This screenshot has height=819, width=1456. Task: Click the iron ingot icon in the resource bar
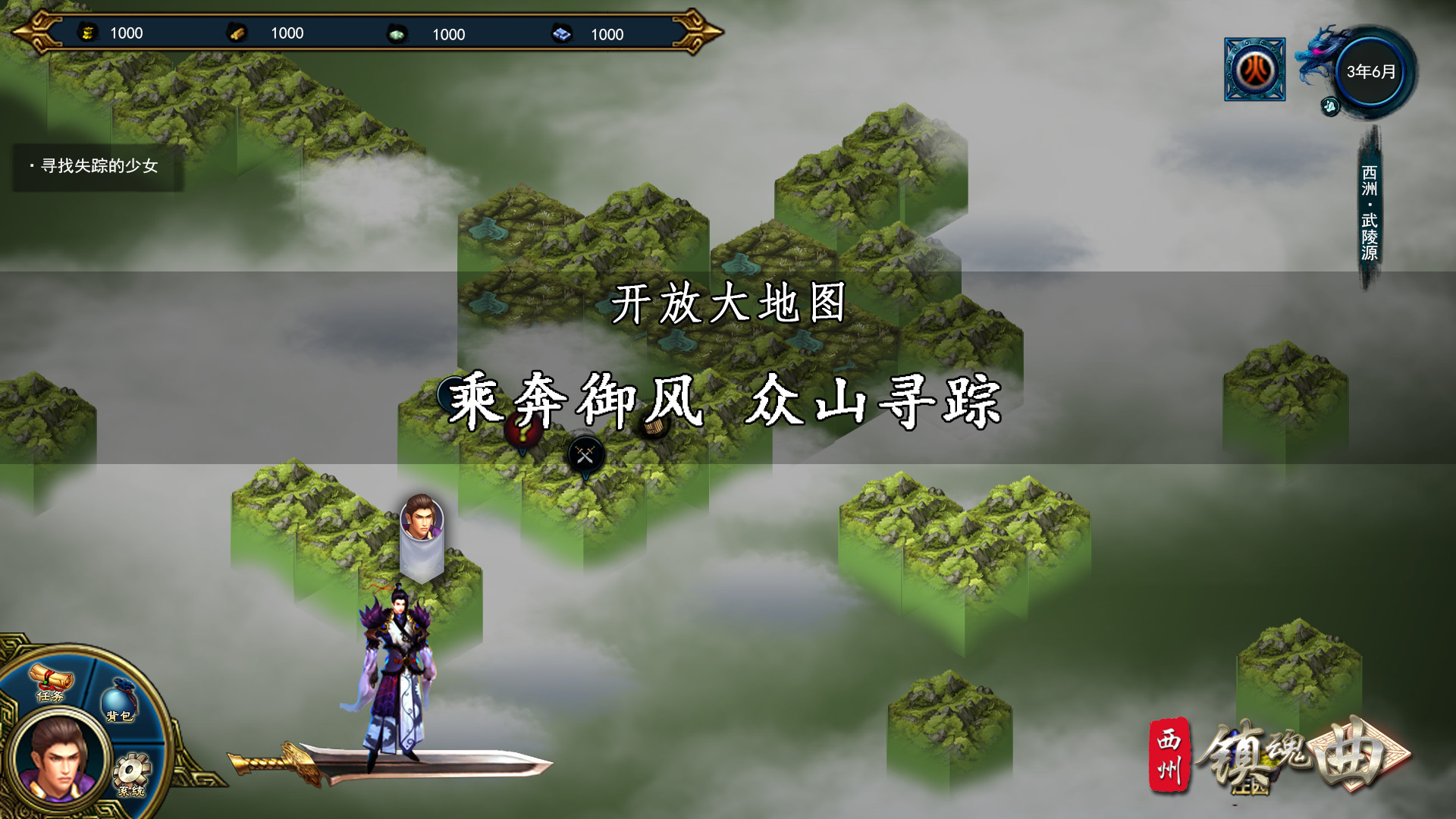tap(560, 34)
